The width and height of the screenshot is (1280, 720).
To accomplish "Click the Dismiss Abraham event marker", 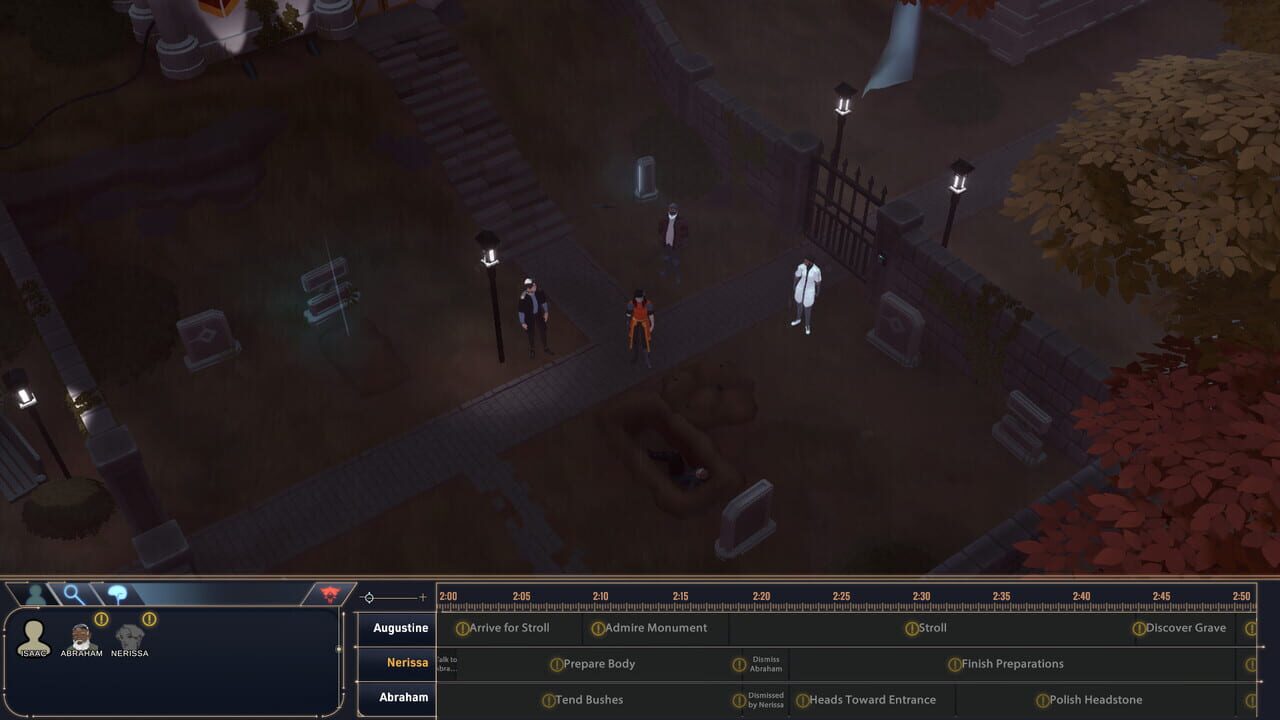I will pos(757,664).
